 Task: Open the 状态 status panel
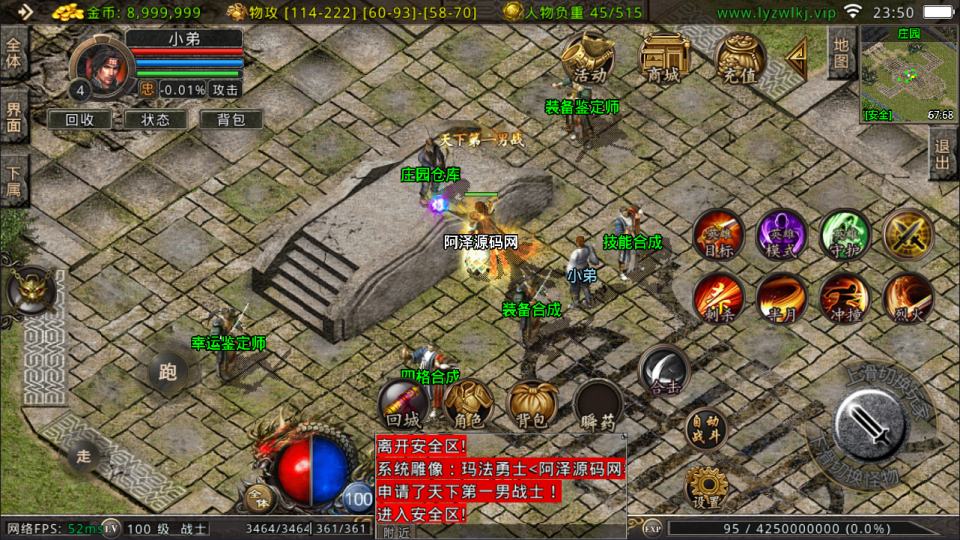(155, 119)
